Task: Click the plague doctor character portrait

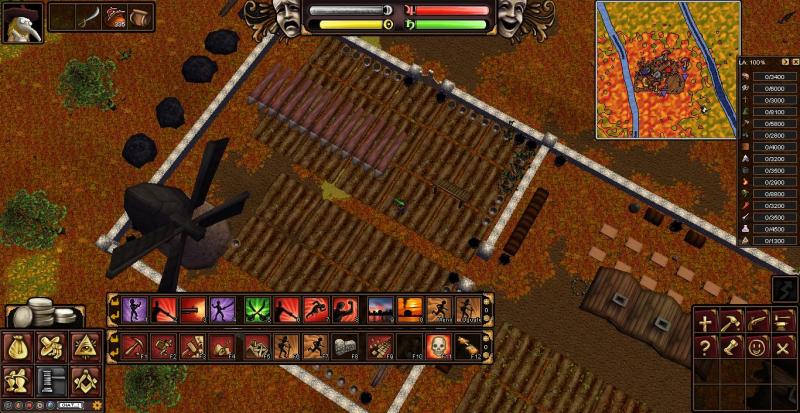Action: 21,21
